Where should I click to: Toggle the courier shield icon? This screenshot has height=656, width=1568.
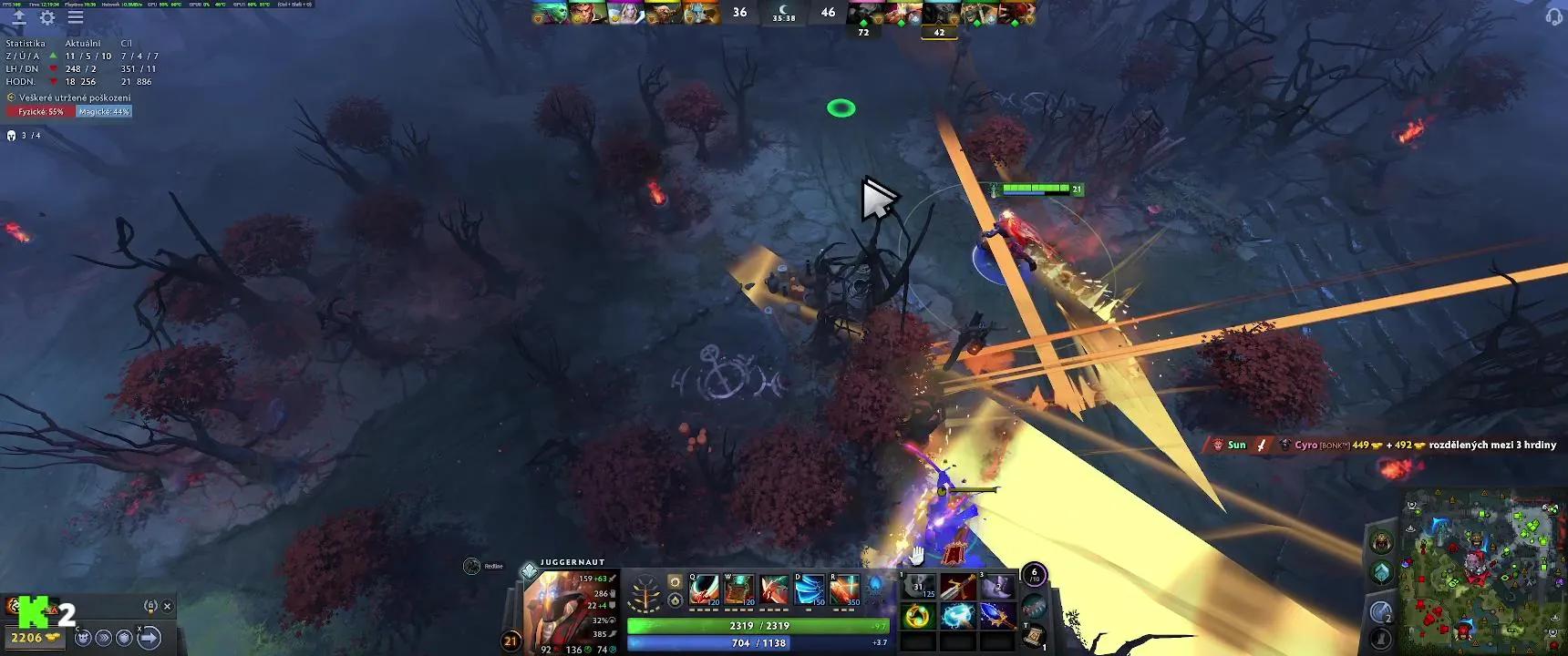tap(122, 638)
